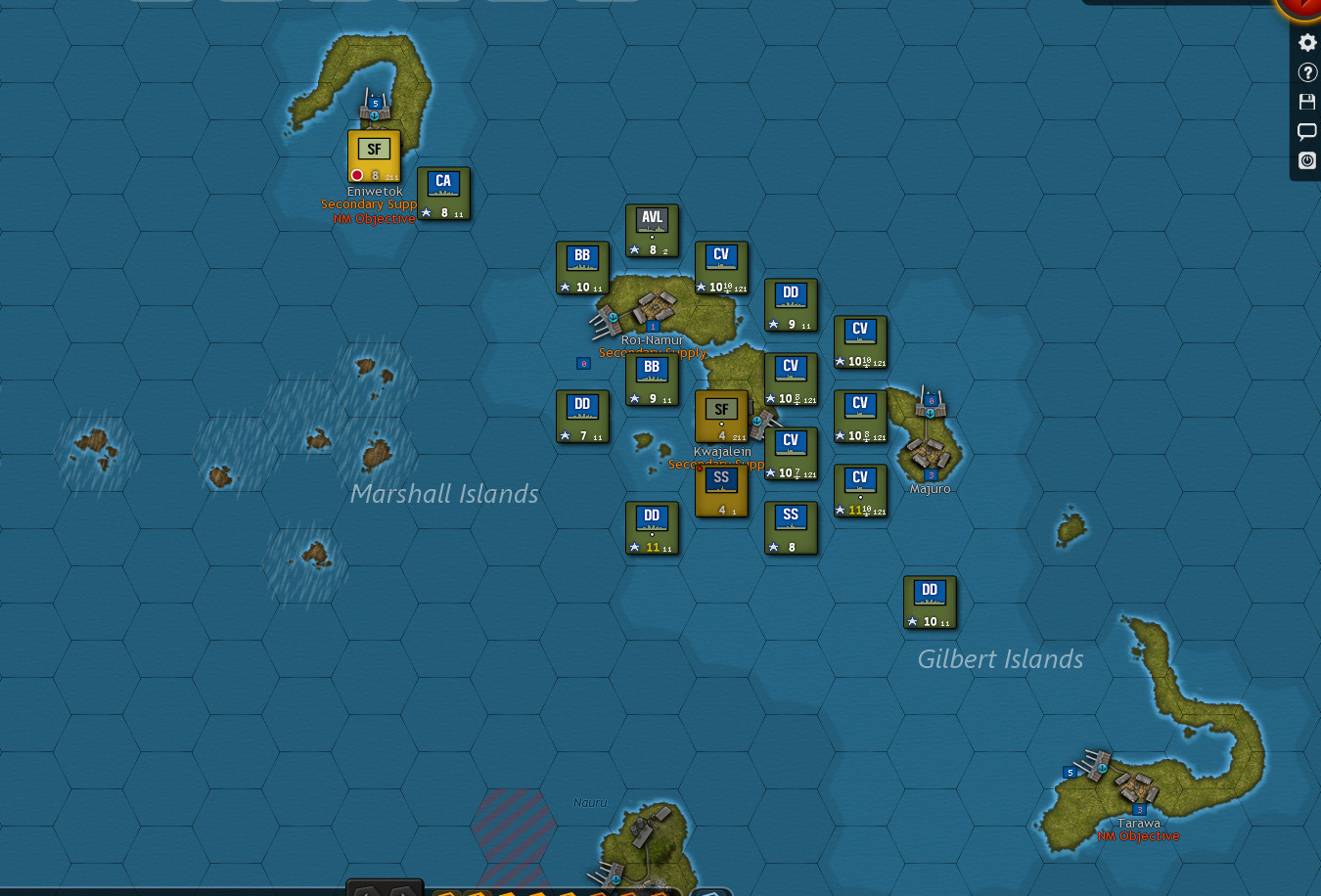Viewport: 1321px width, 896px height.
Task: Click the AVL carrier counter above Roi-Namur
Action: click(652, 232)
